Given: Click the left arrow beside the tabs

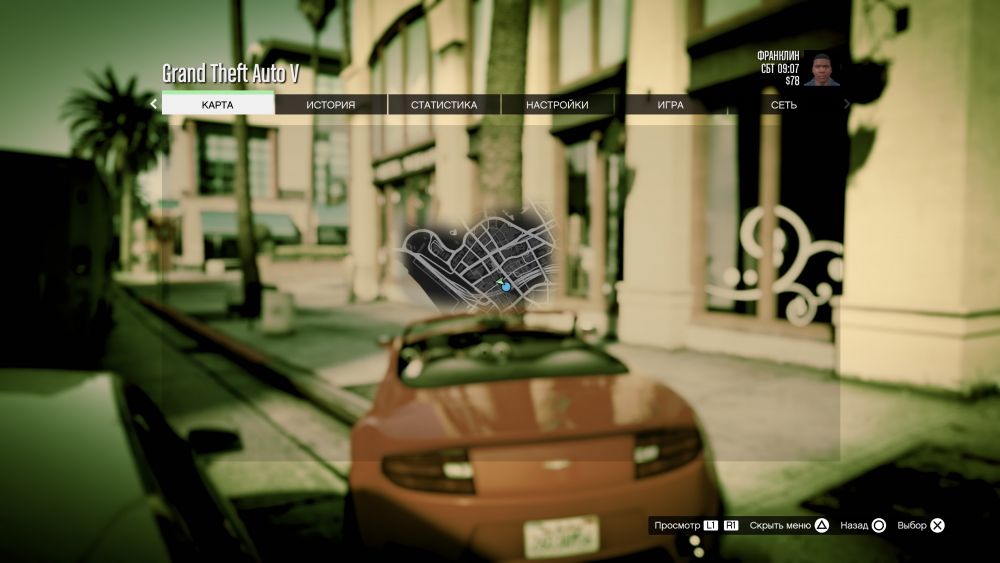Looking at the screenshot, I should pyautogui.click(x=153, y=104).
